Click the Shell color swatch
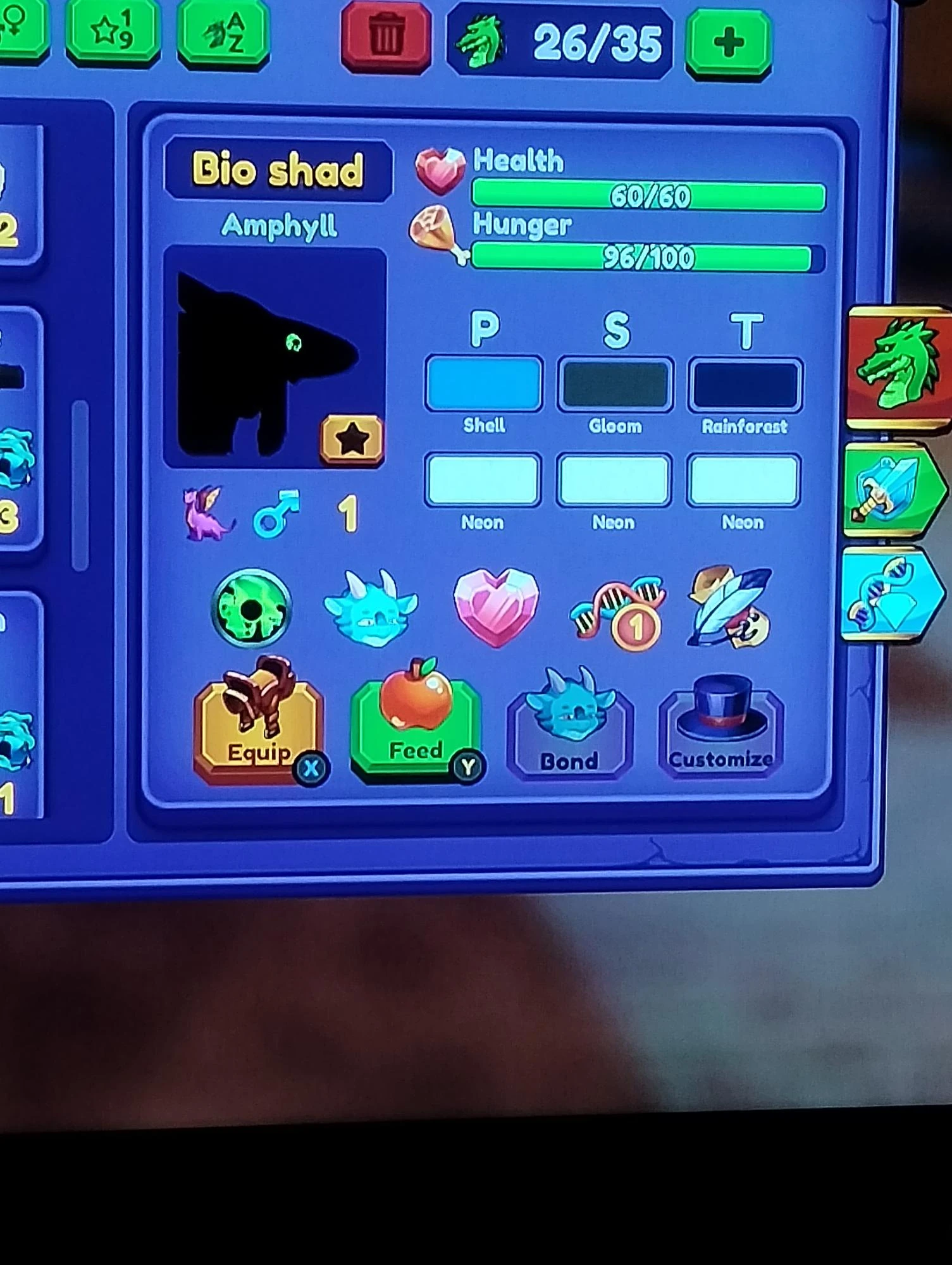Screen dimensions: 952x1265 pos(483,383)
